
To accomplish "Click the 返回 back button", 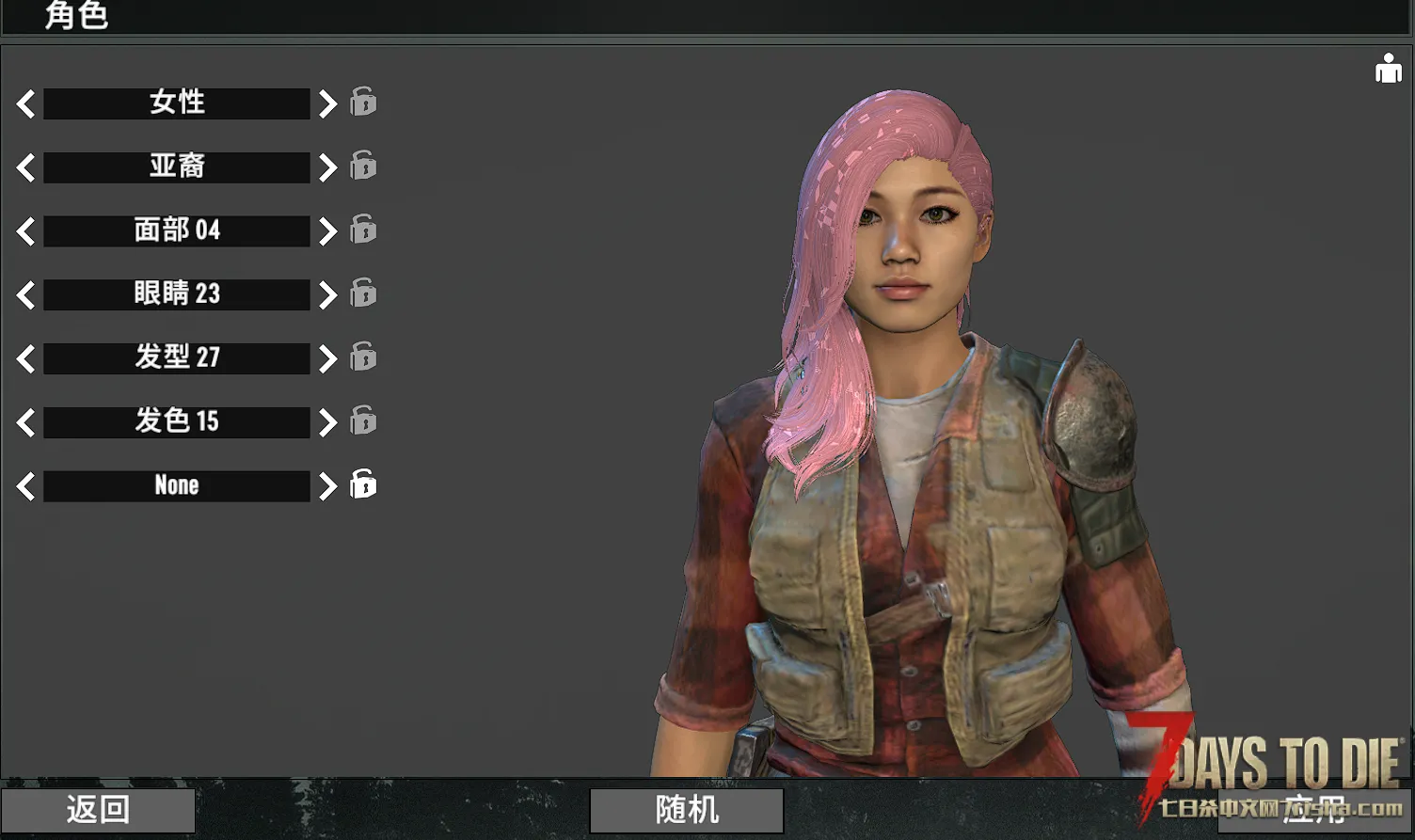I will pos(98,810).
